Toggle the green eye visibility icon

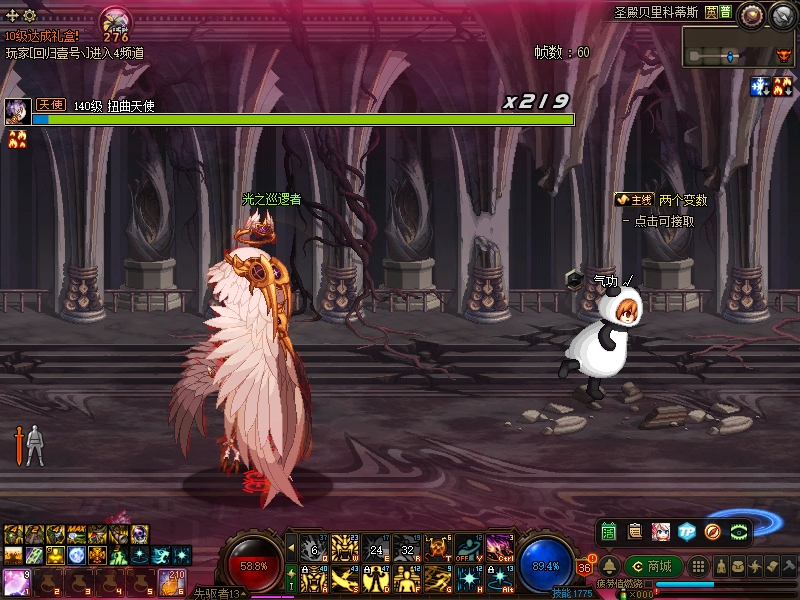740,531
